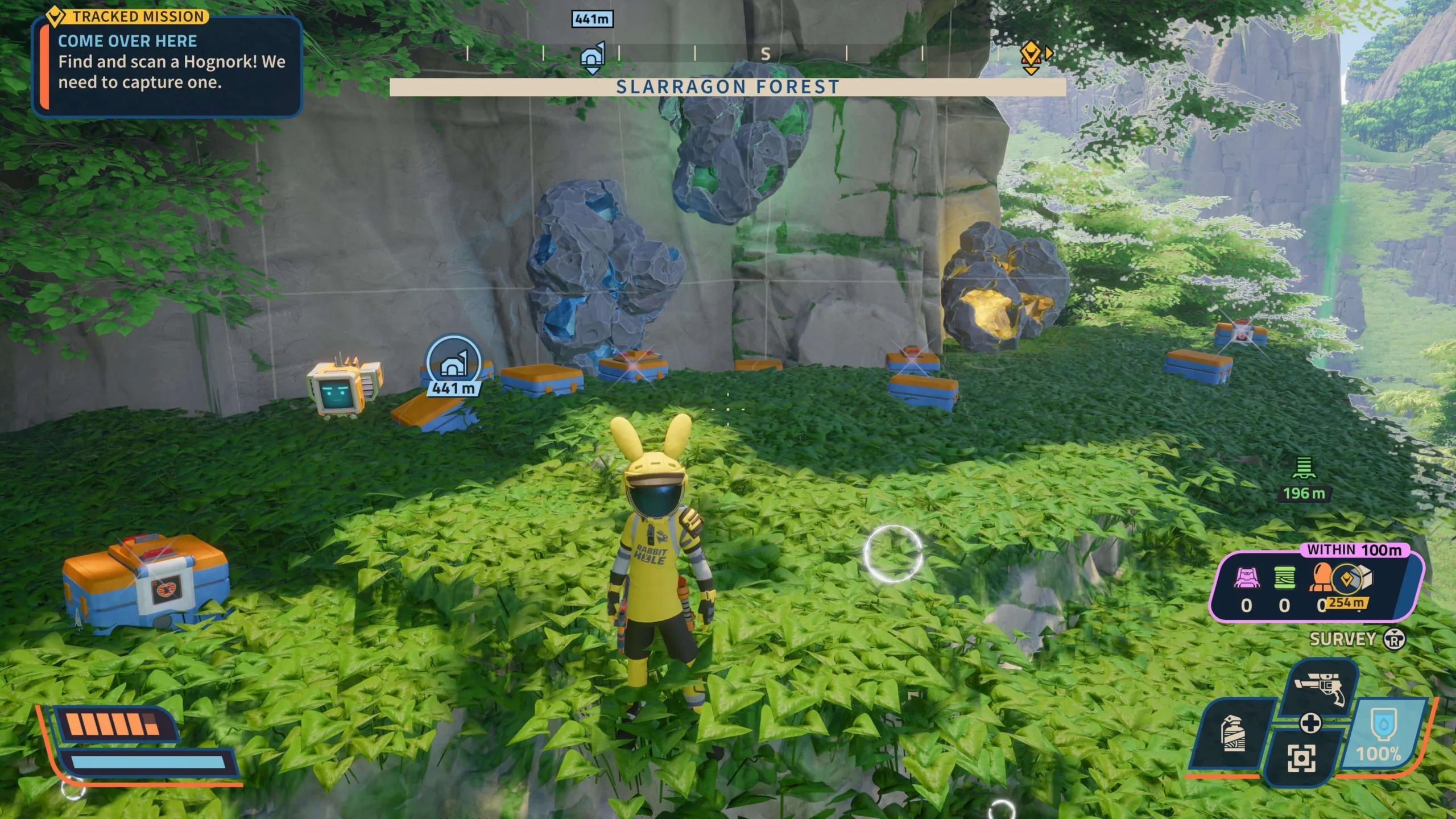Click the yellow mission marker on the compass

tap(1031, 57)
